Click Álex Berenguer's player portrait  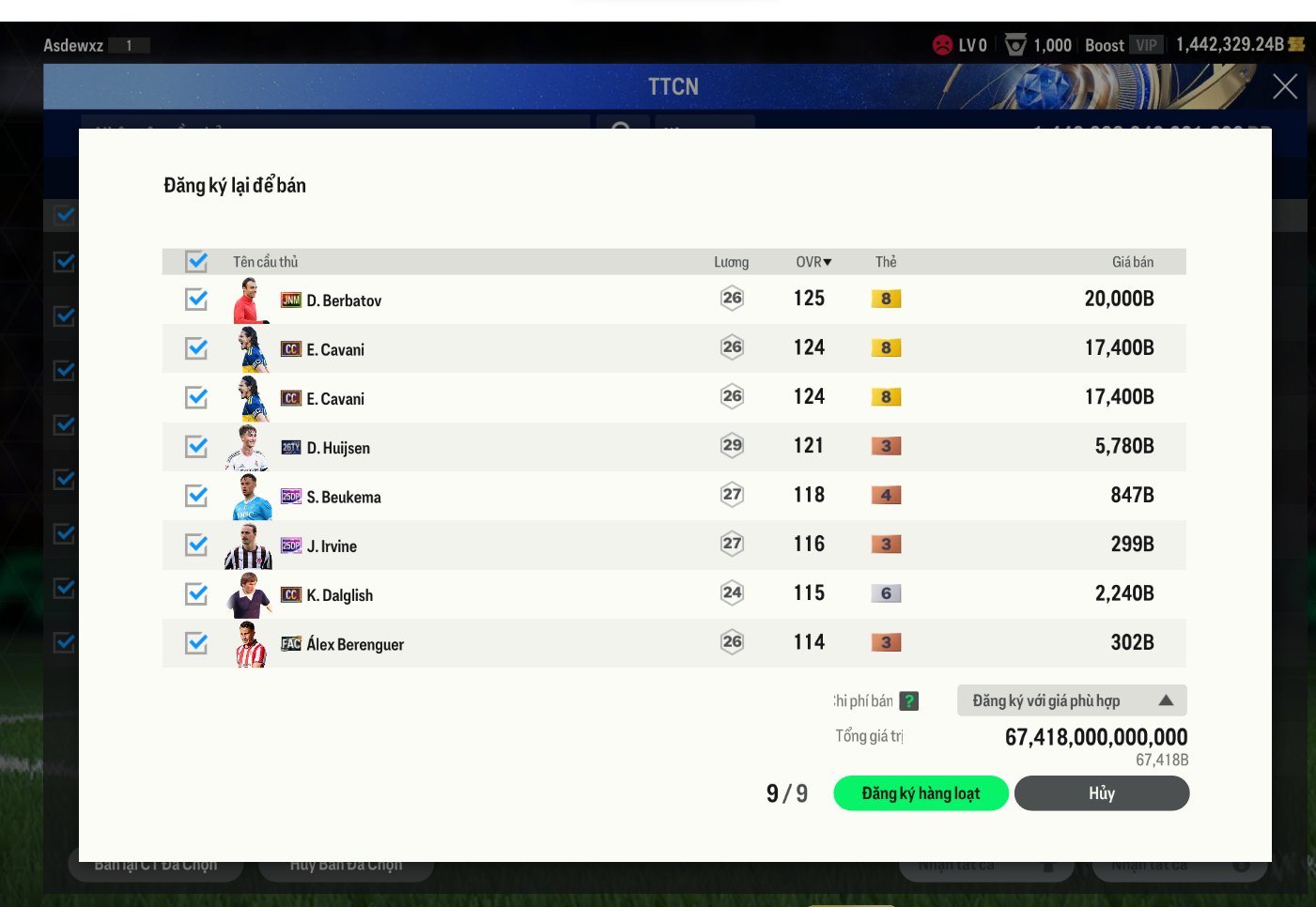pyautogui.click(x=249, y=644)
